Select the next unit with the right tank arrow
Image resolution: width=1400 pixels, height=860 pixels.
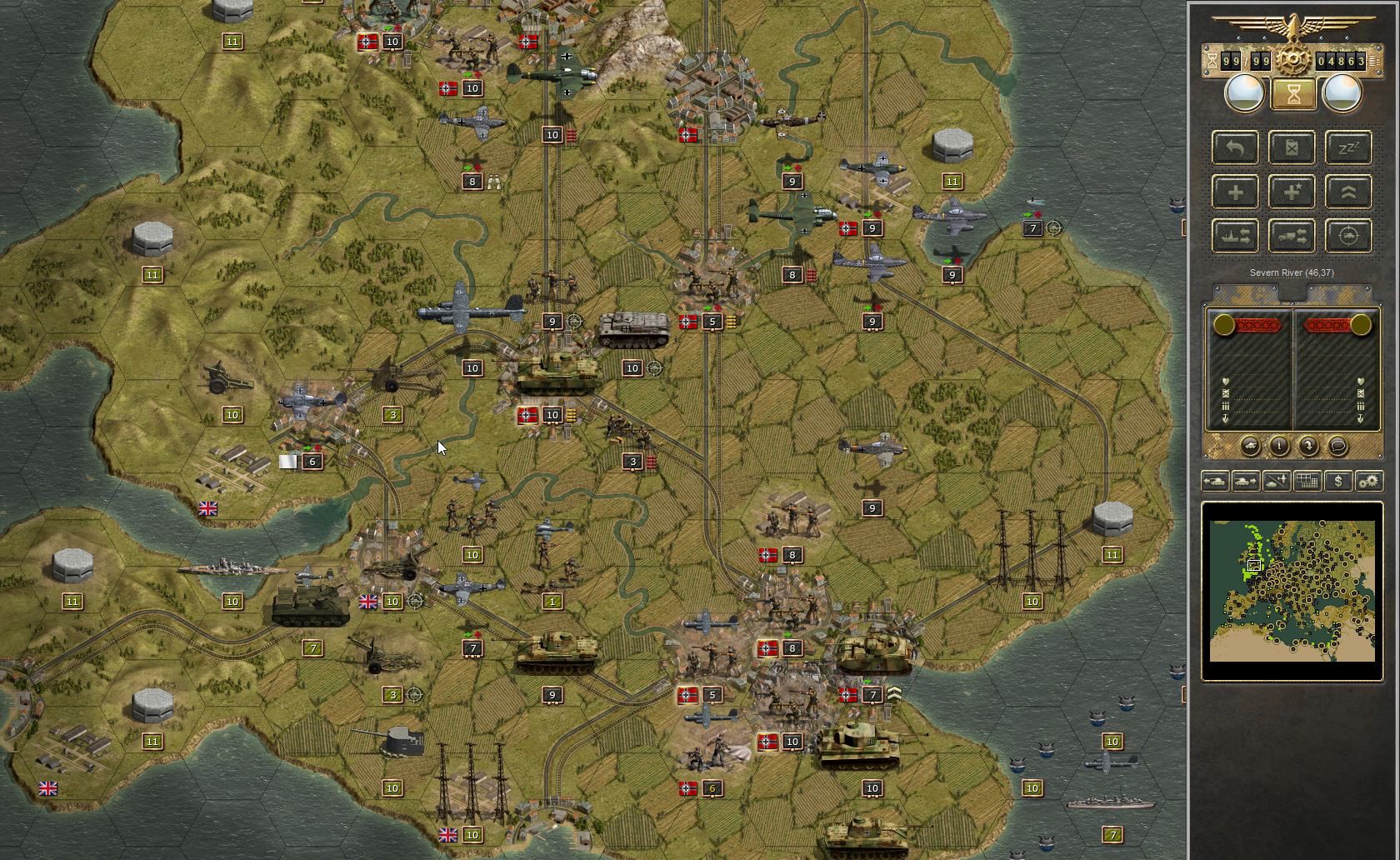pos(1246,480)
